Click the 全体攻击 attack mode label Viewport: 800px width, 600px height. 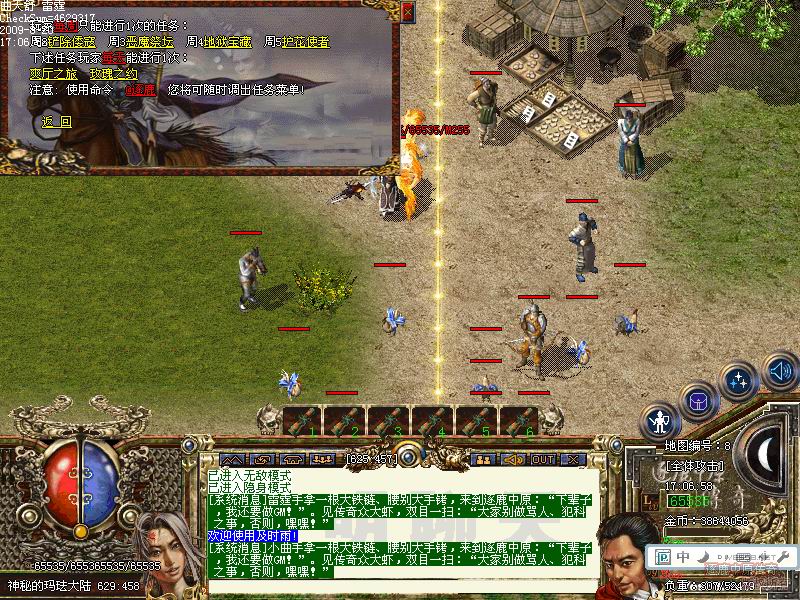(693, 466)
